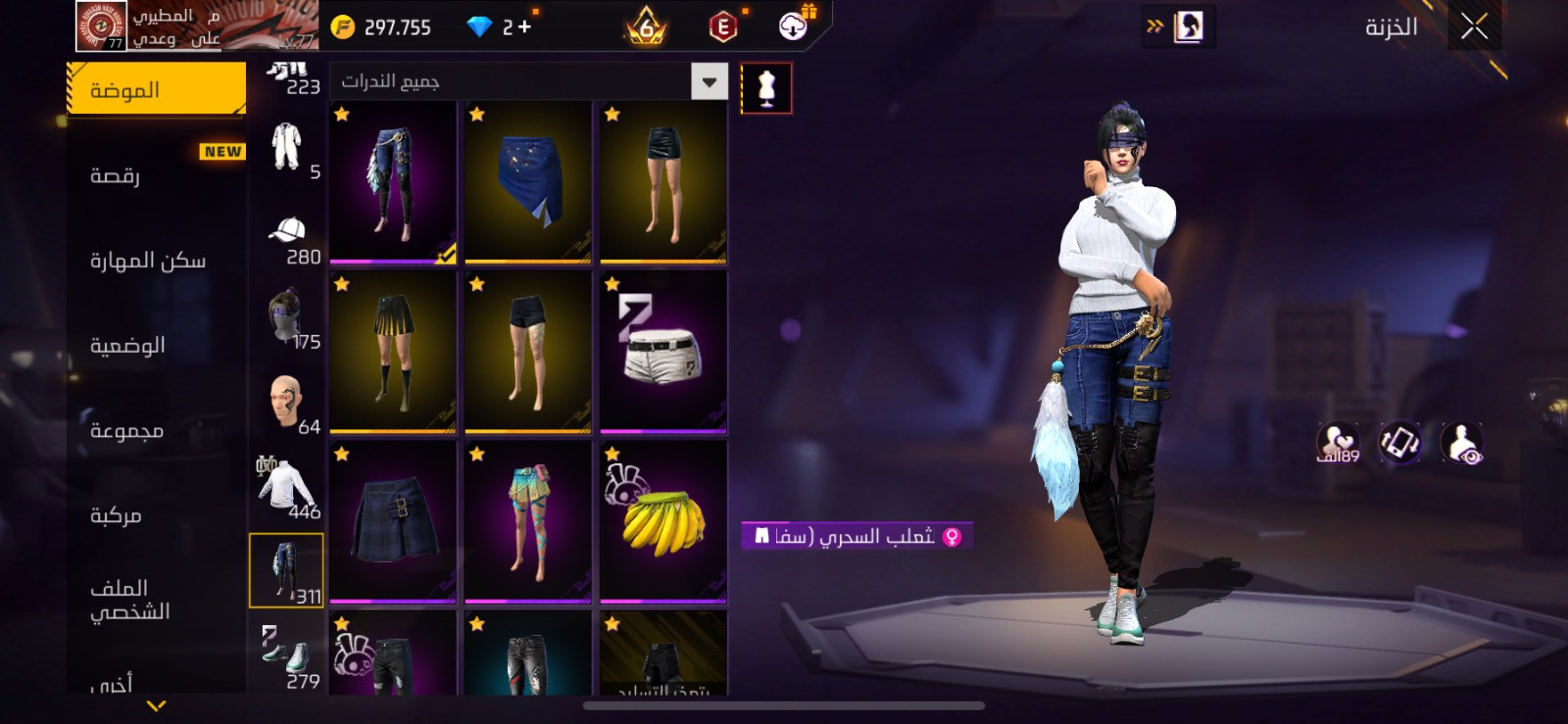
Task: Open the head hat category with 280 items
Action: point(287,239)
